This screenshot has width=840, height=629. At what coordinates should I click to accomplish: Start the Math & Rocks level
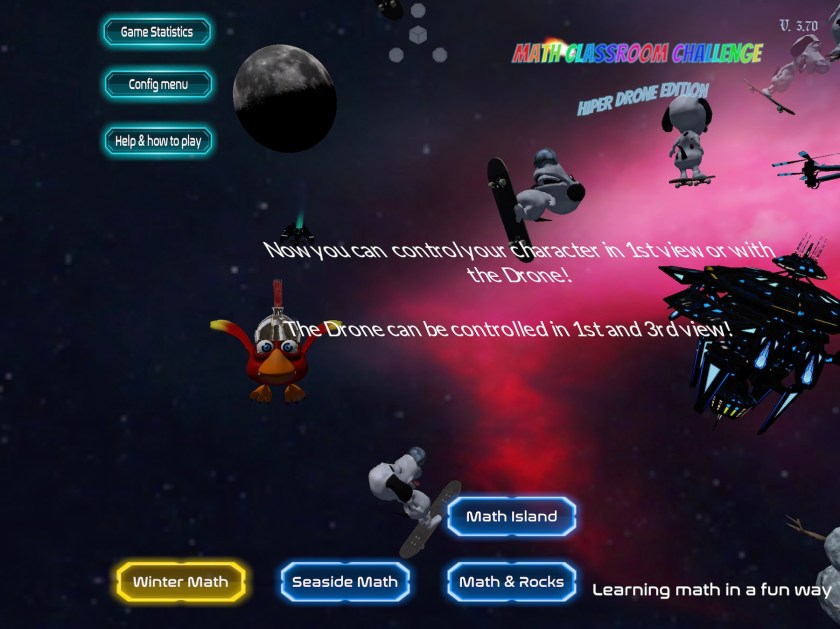pyautogui.click(x=511, y=582)
